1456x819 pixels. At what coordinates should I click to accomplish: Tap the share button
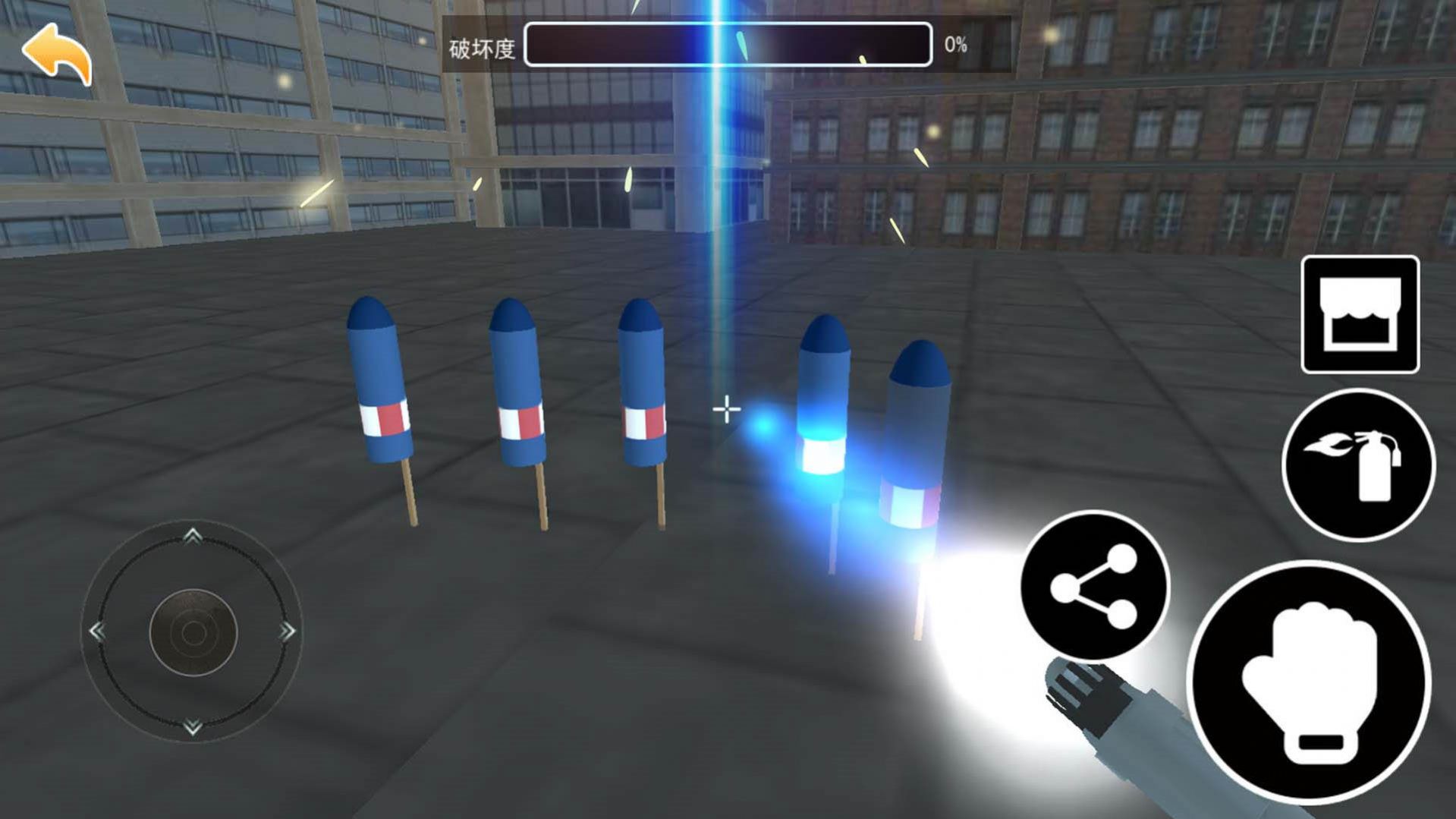point(1094,586)
